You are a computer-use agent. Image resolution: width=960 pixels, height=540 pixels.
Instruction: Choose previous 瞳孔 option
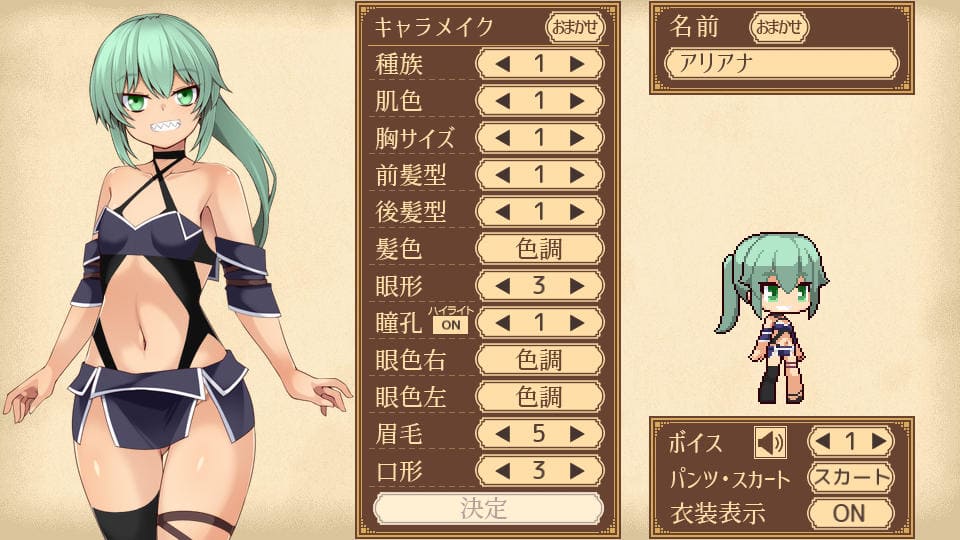pyautogui.click(x=502, y=322)
